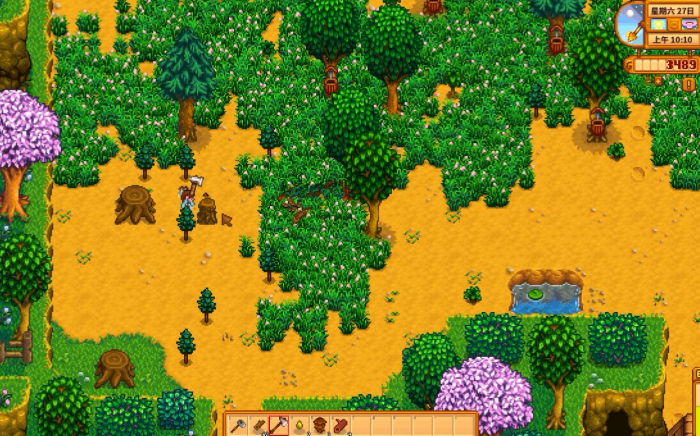Image resolution: width=700 pixels, height=436 pixels.
Task: Pick the brown barrel-shaped hotbar item
Action: tap(320, 426)
